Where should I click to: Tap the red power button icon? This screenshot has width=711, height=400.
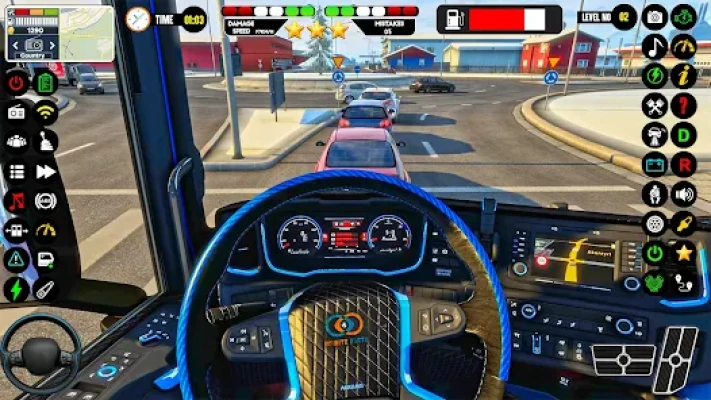[x=17, y=83]
